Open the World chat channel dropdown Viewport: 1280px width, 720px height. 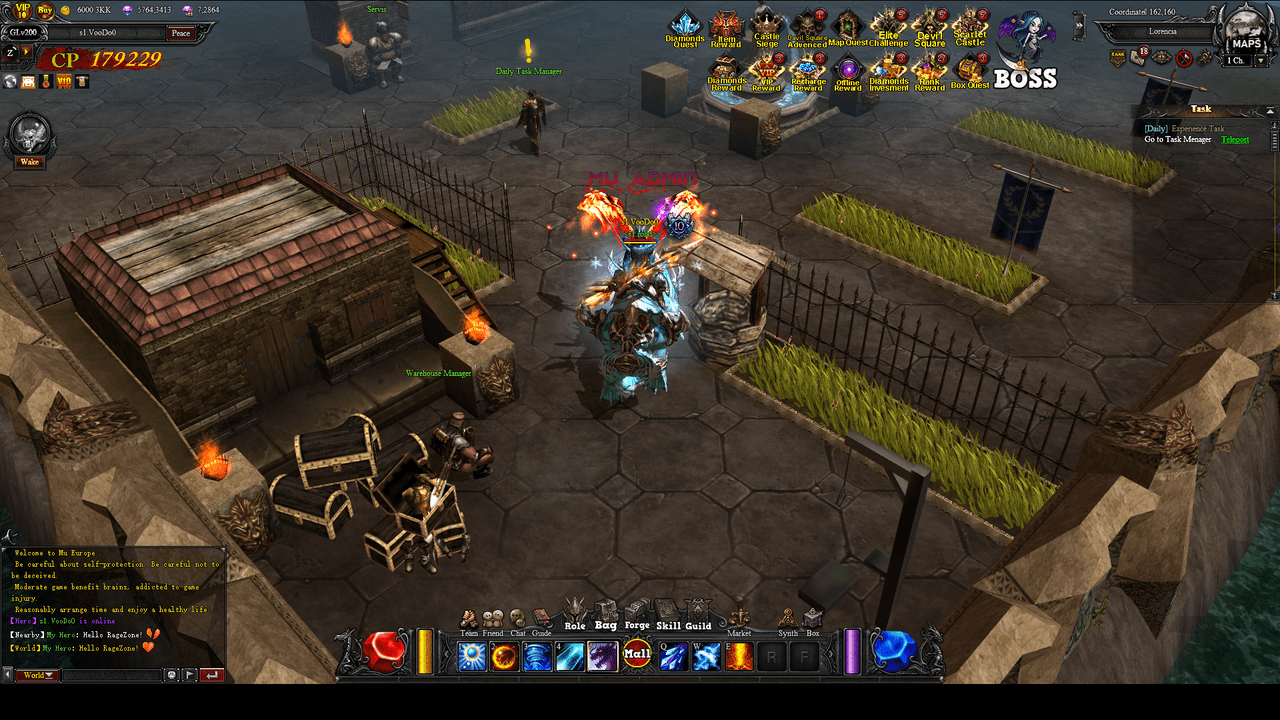35,675
